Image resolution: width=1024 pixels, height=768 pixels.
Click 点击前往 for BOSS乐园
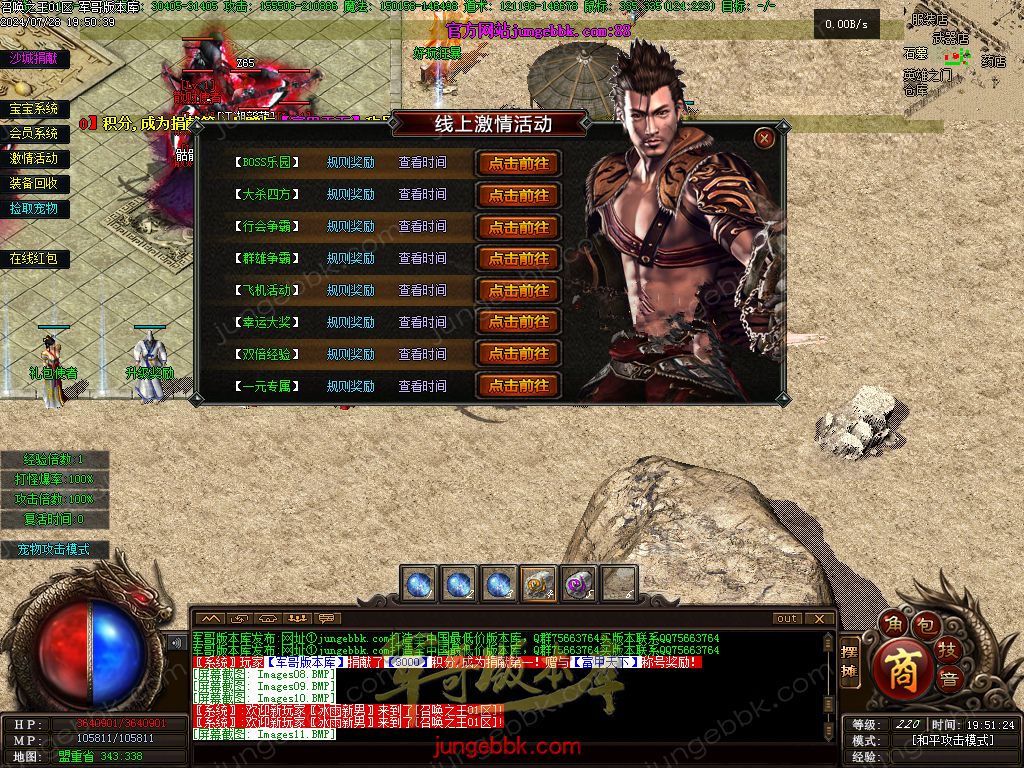point(518,163)
